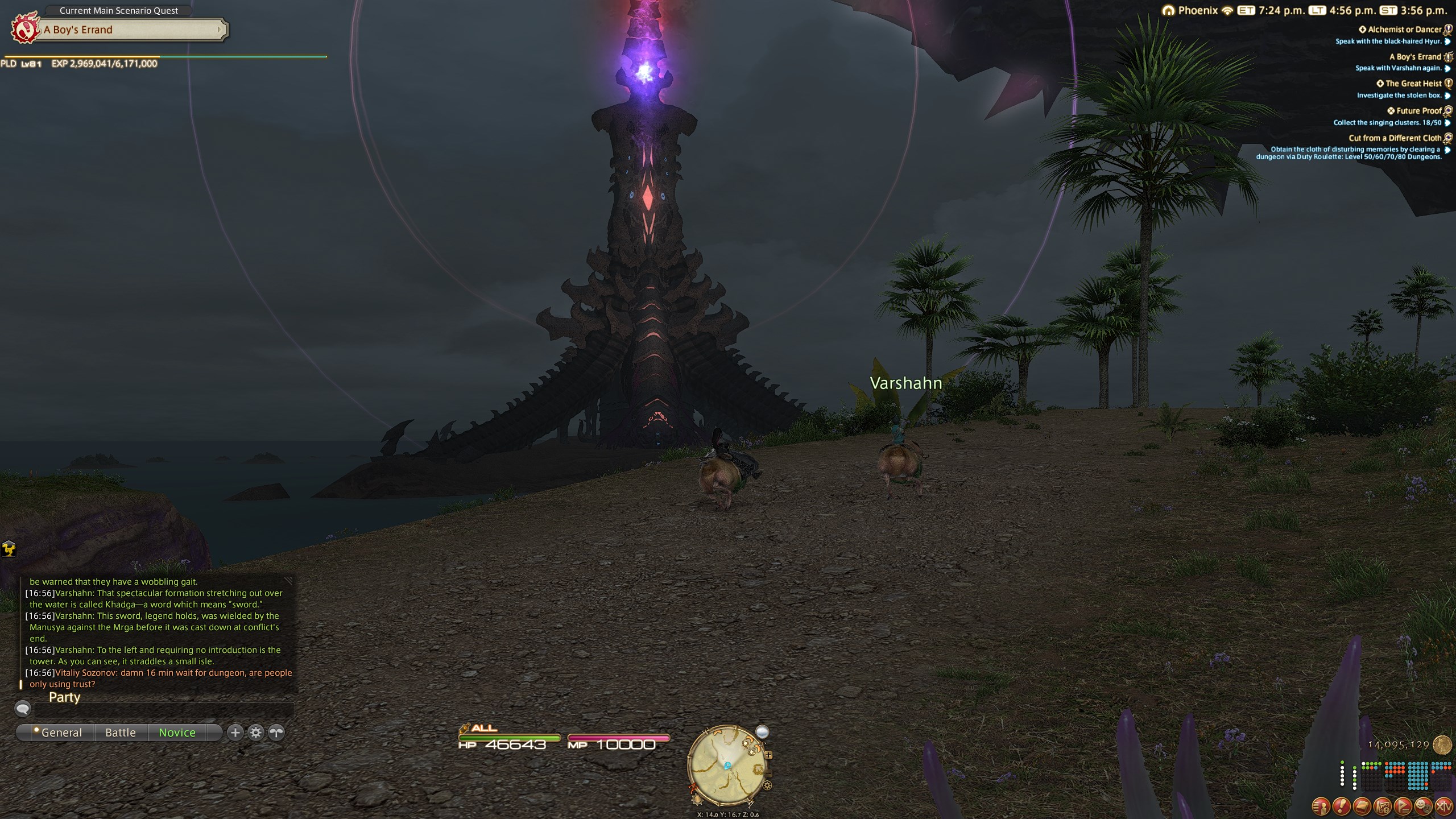Open minimap settings cog
This screenshot has height=819, width=1456.
768,786
